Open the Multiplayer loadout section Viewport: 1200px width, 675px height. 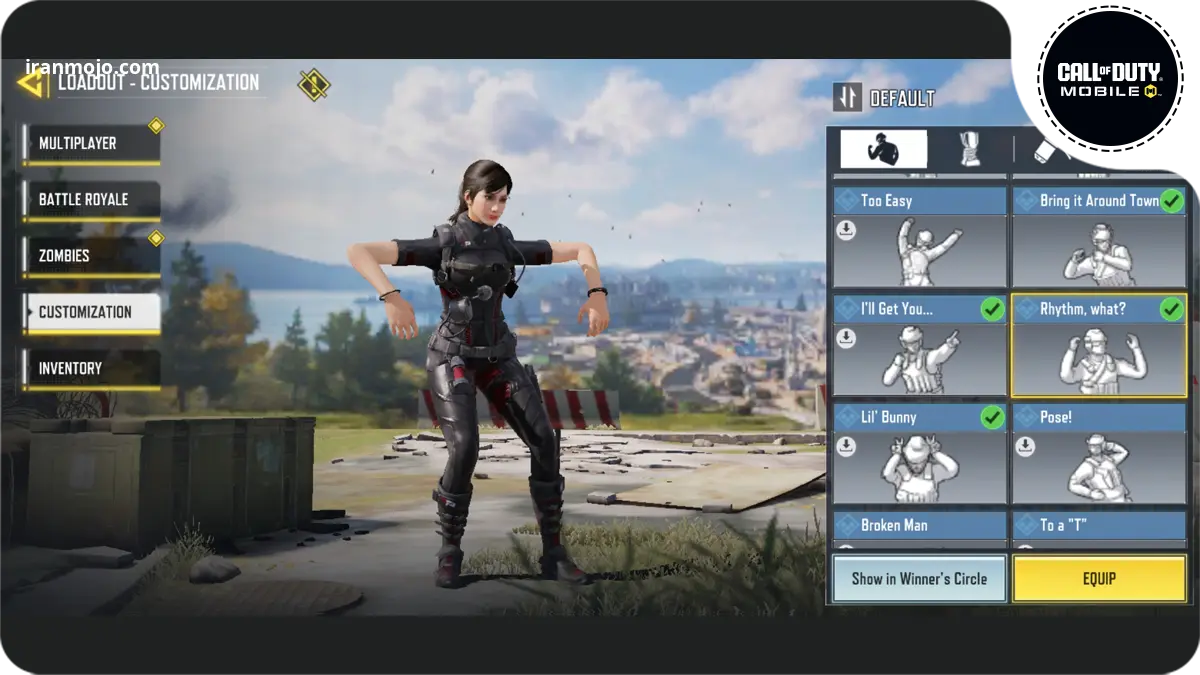(91, 144)
